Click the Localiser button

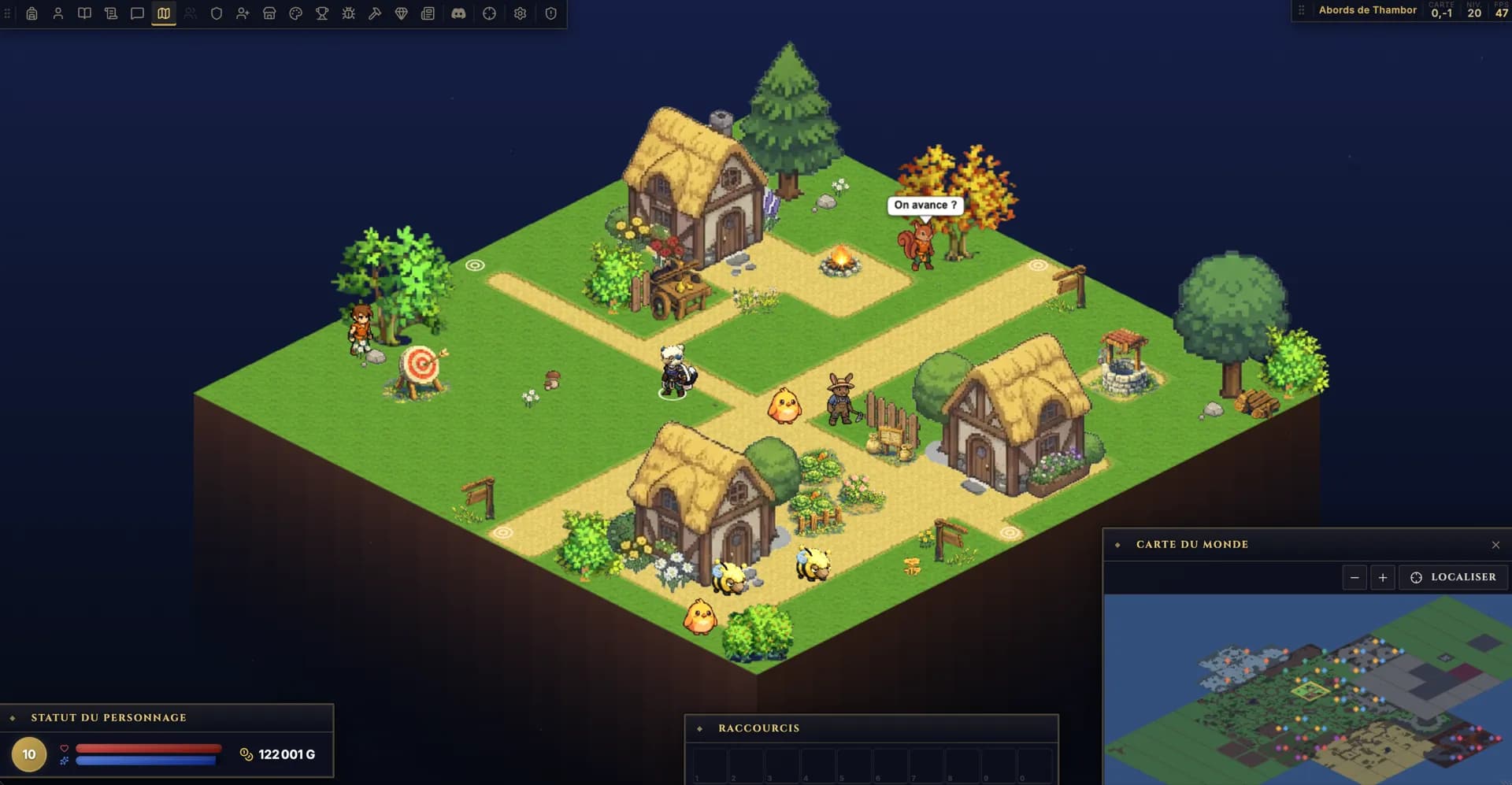coord(1453,577)
